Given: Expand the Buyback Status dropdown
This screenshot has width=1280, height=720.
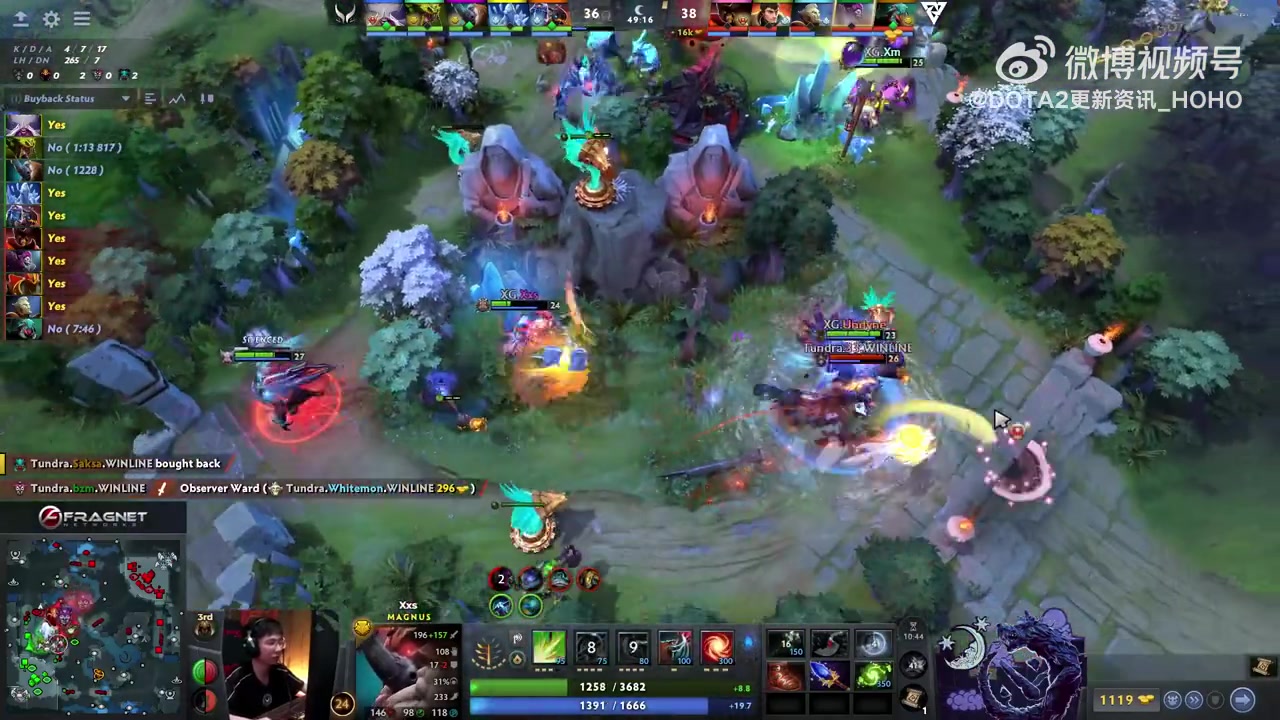Looking at the screenshot, I should [125, 98].
